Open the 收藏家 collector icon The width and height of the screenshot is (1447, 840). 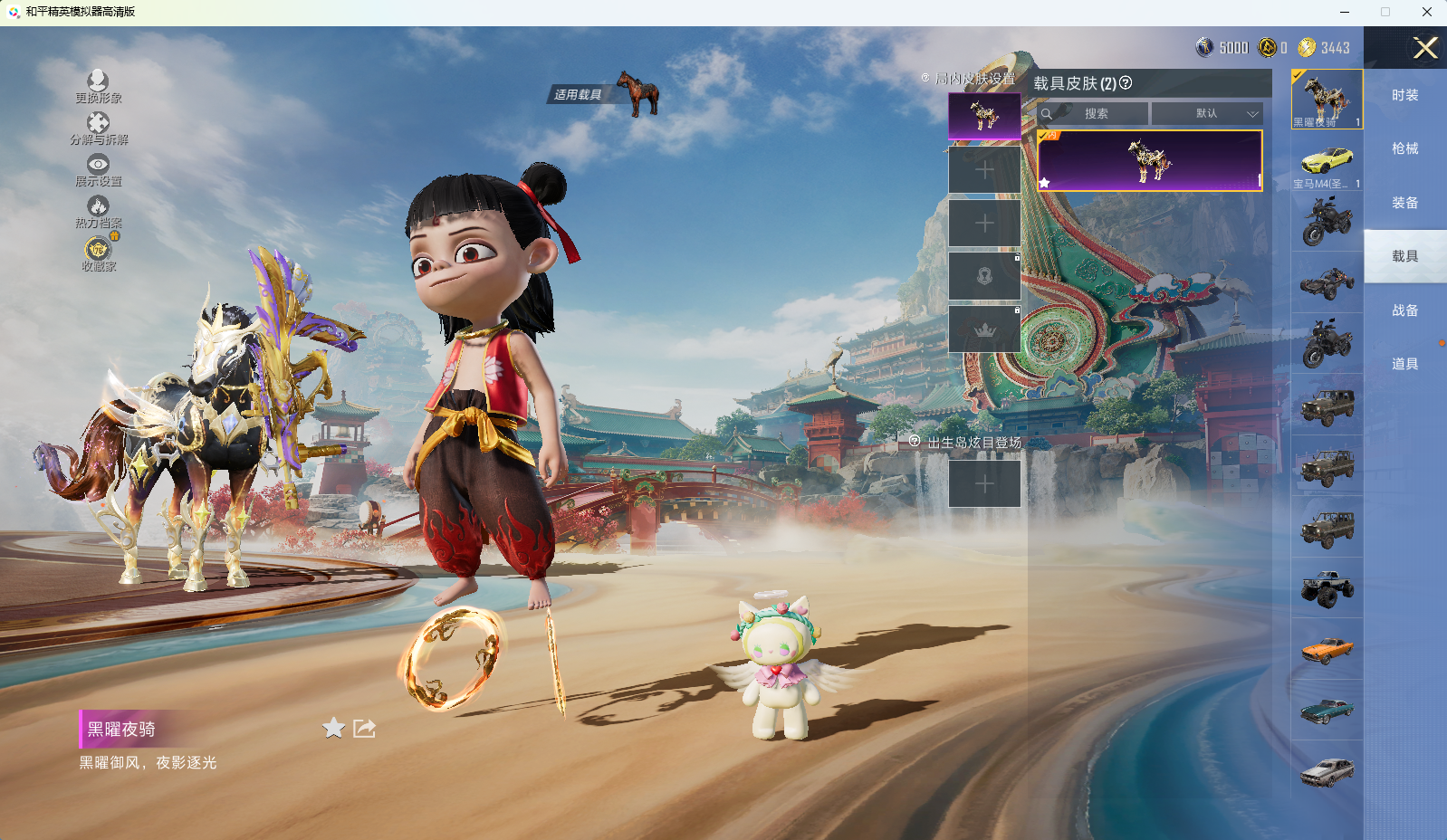[98, 253]
